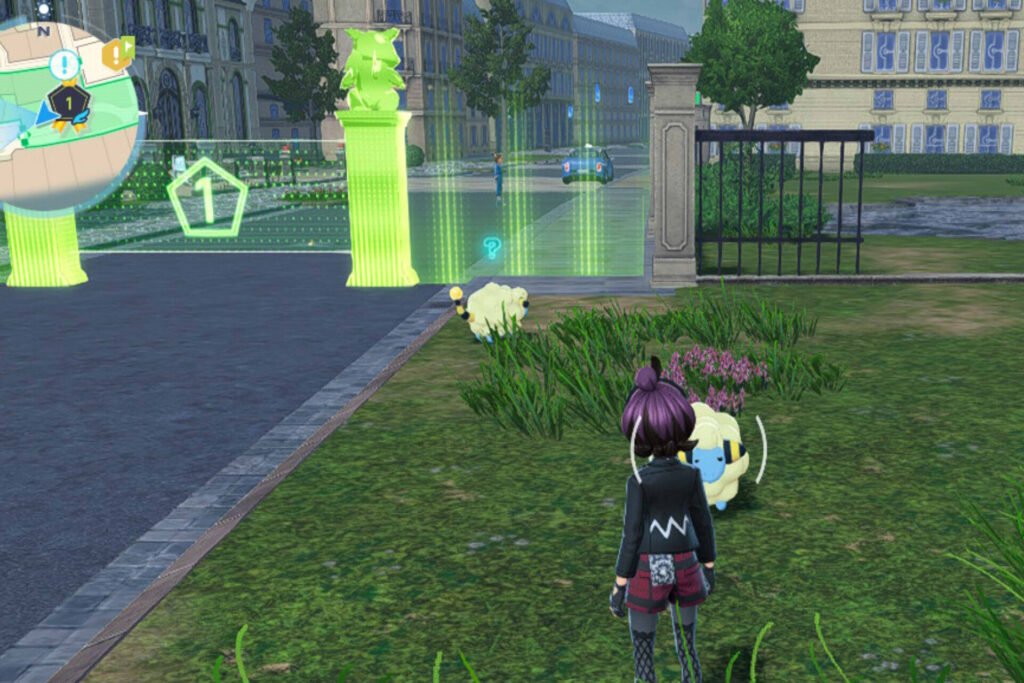Select the orange hexagon quest marker with flag
This screenshot has width=1024, height=683.
click(117, 53)
